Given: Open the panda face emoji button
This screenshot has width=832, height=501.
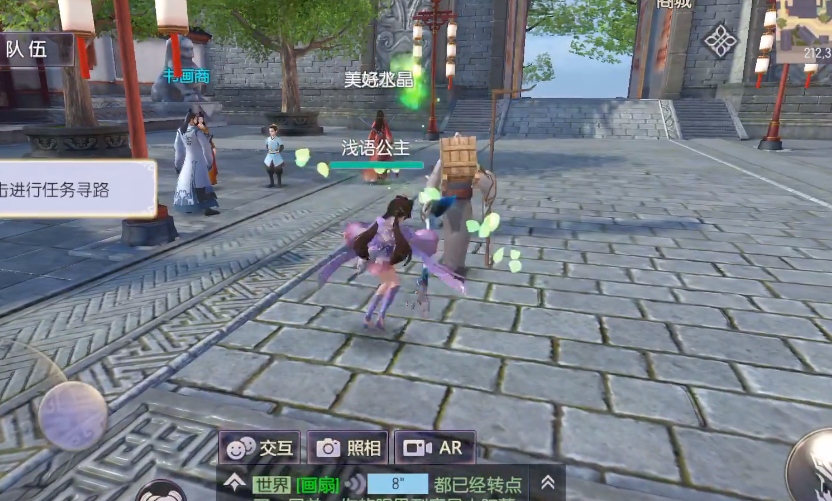Looking at the screenshot, I should click(x=160, y=492).
